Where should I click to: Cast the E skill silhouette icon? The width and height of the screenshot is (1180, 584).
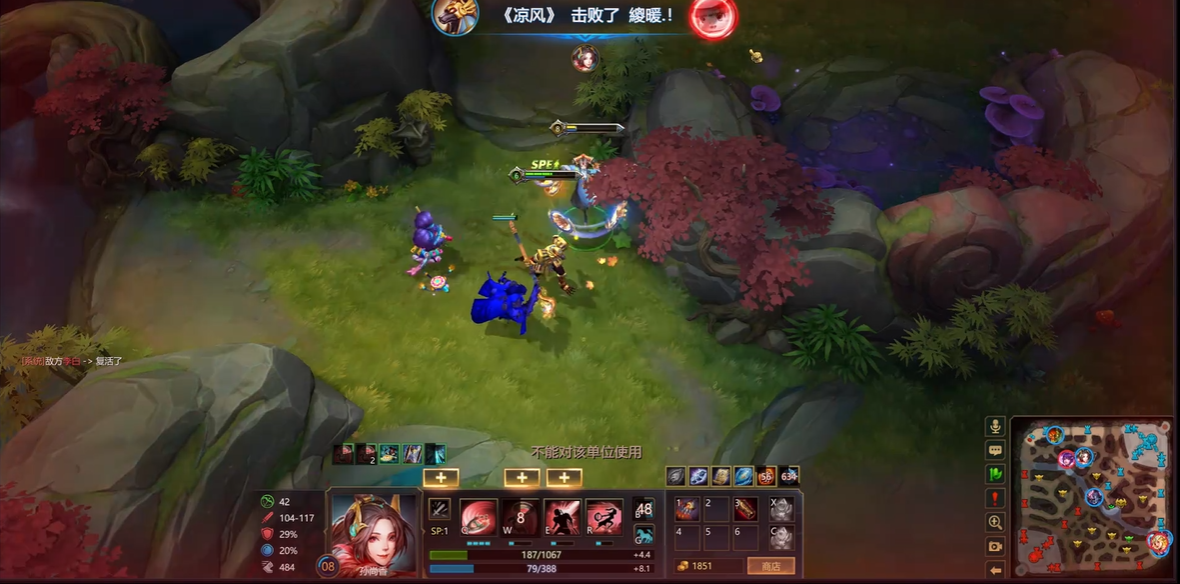(x=562, y=518)
